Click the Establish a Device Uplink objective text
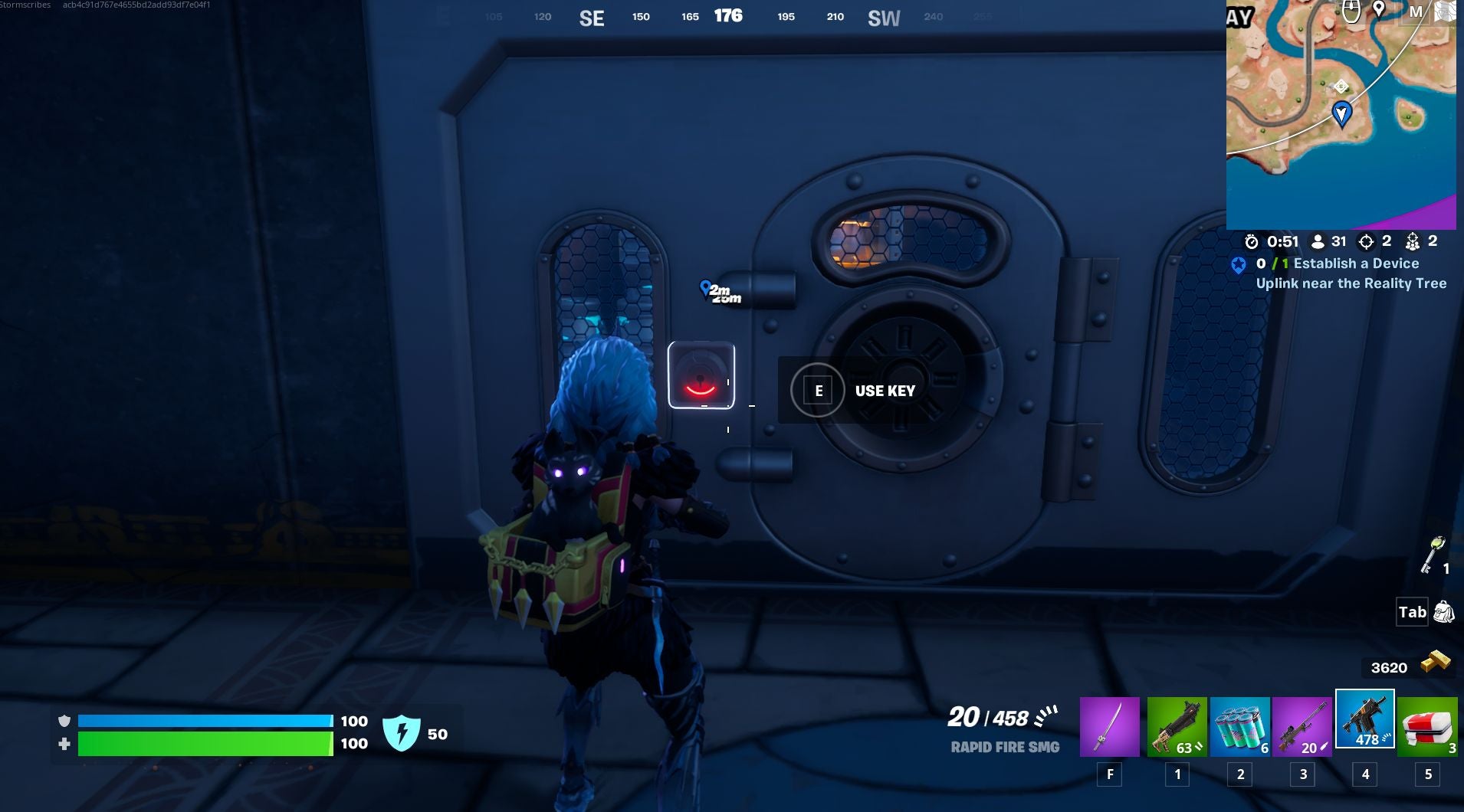The width and height of the screenshot is (1464, 812). coord(1352,273)
